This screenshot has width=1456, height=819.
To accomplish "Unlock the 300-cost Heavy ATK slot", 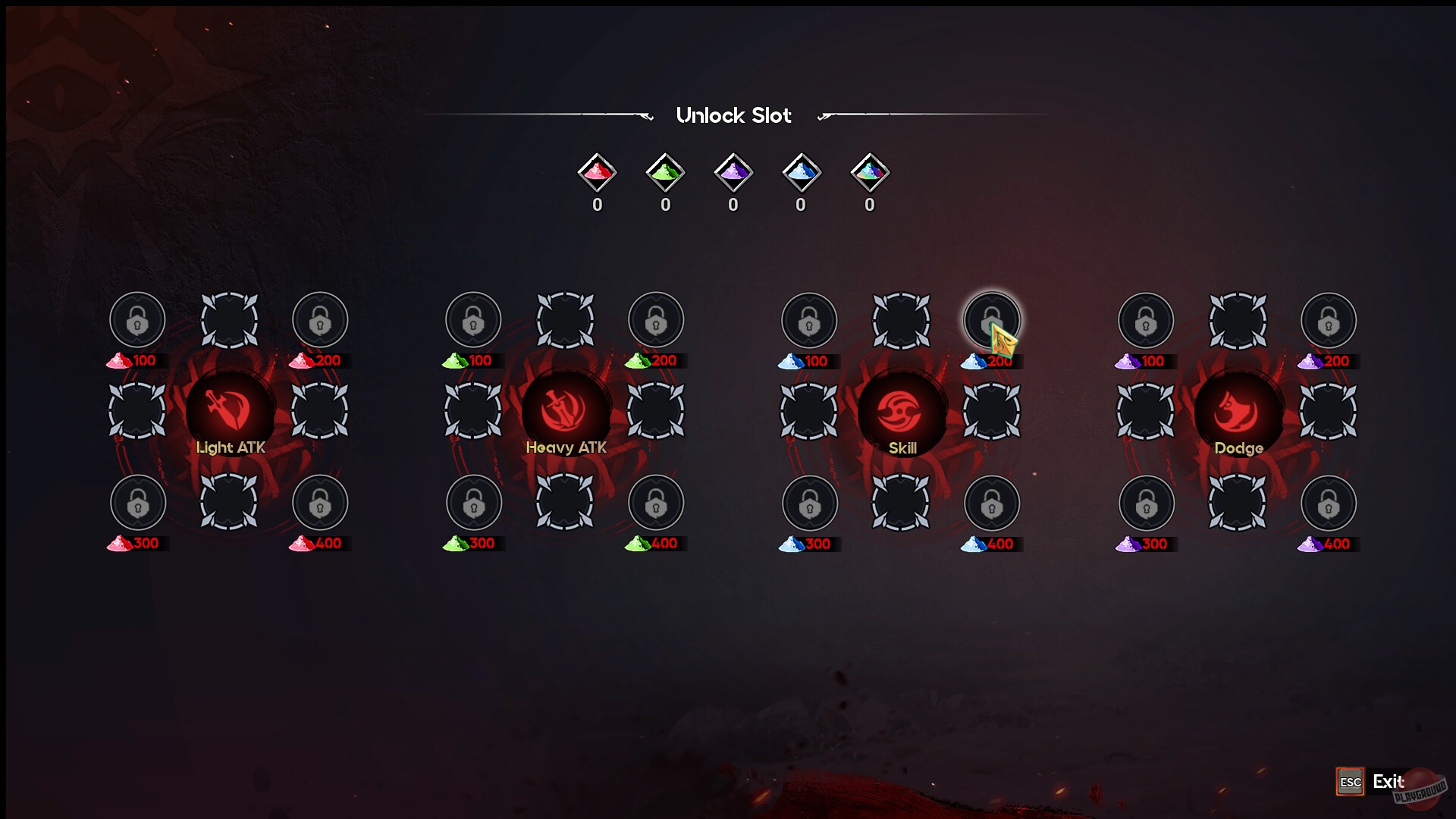I will point(473,503).
